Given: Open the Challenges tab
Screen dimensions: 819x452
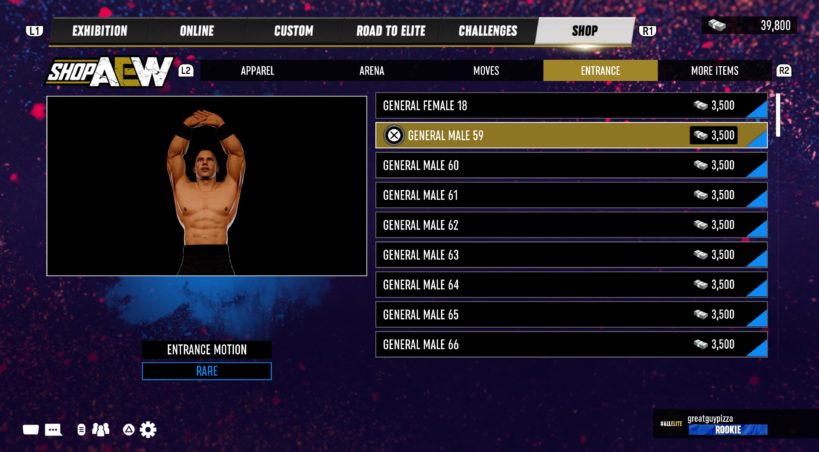Looking at the screenshot, I should tap(487, 31).
